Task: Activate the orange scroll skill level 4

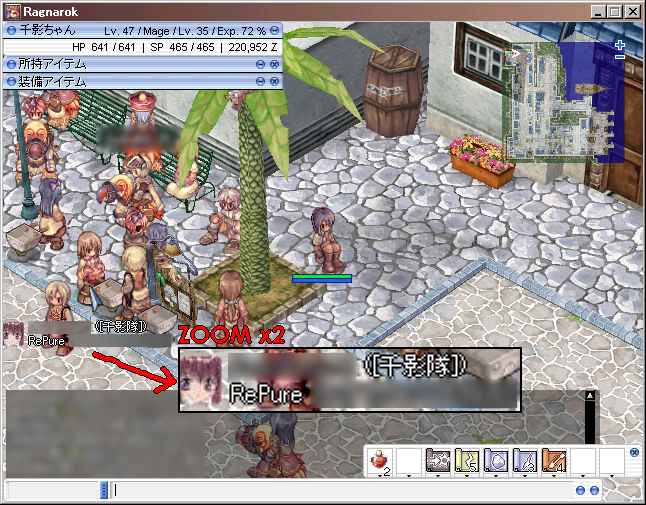Action: click(554, 461)
